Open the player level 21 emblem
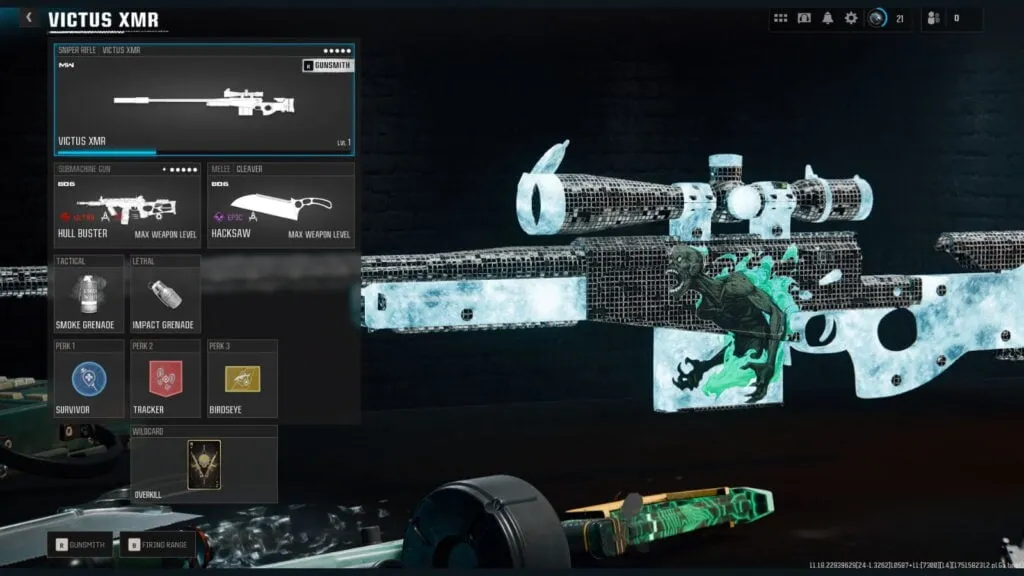 tap(877, 18)
